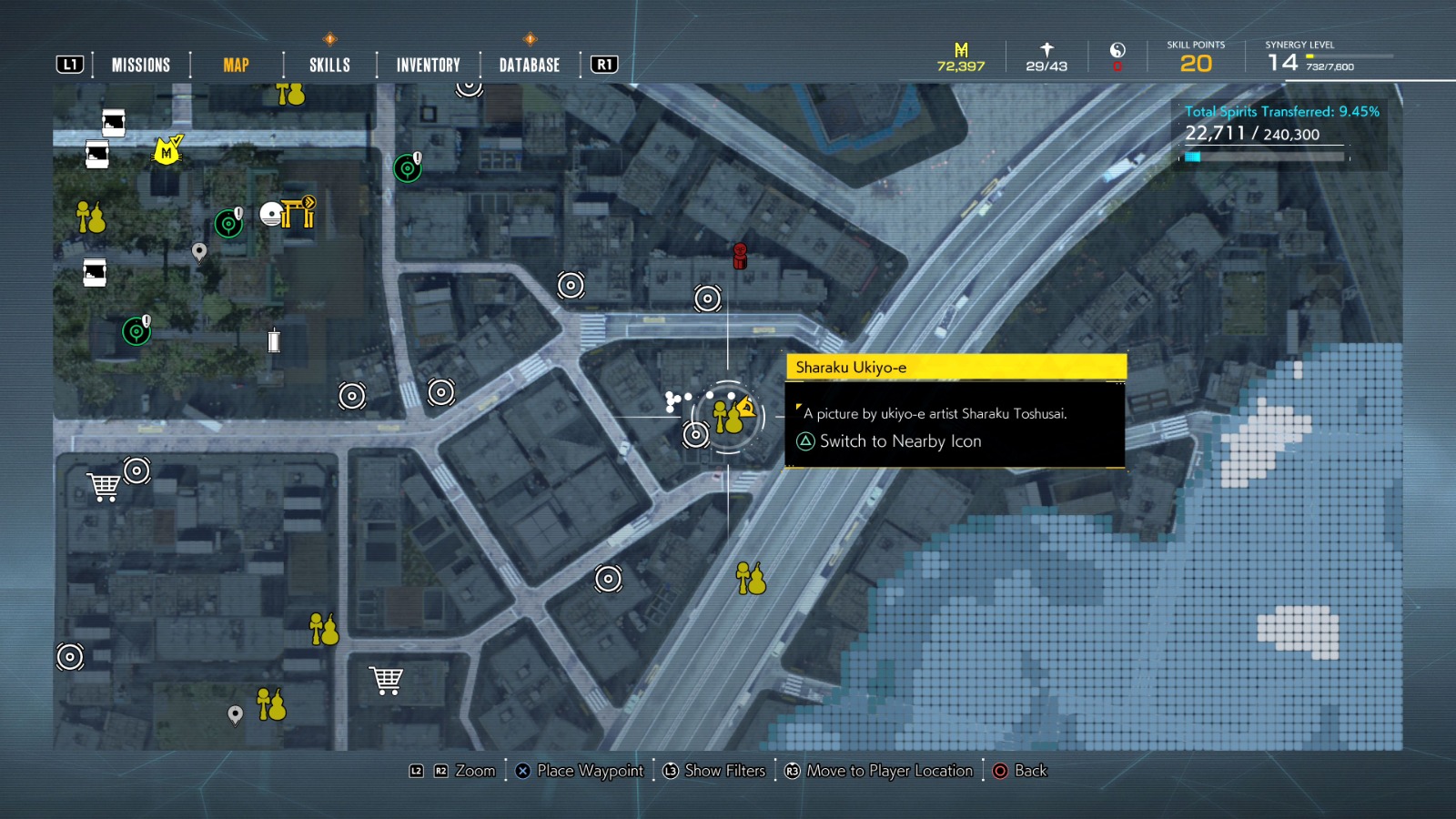Click a green exclamation side quest icon
This screenshot has height=819, width=1456.
click(x=407, y=167)
